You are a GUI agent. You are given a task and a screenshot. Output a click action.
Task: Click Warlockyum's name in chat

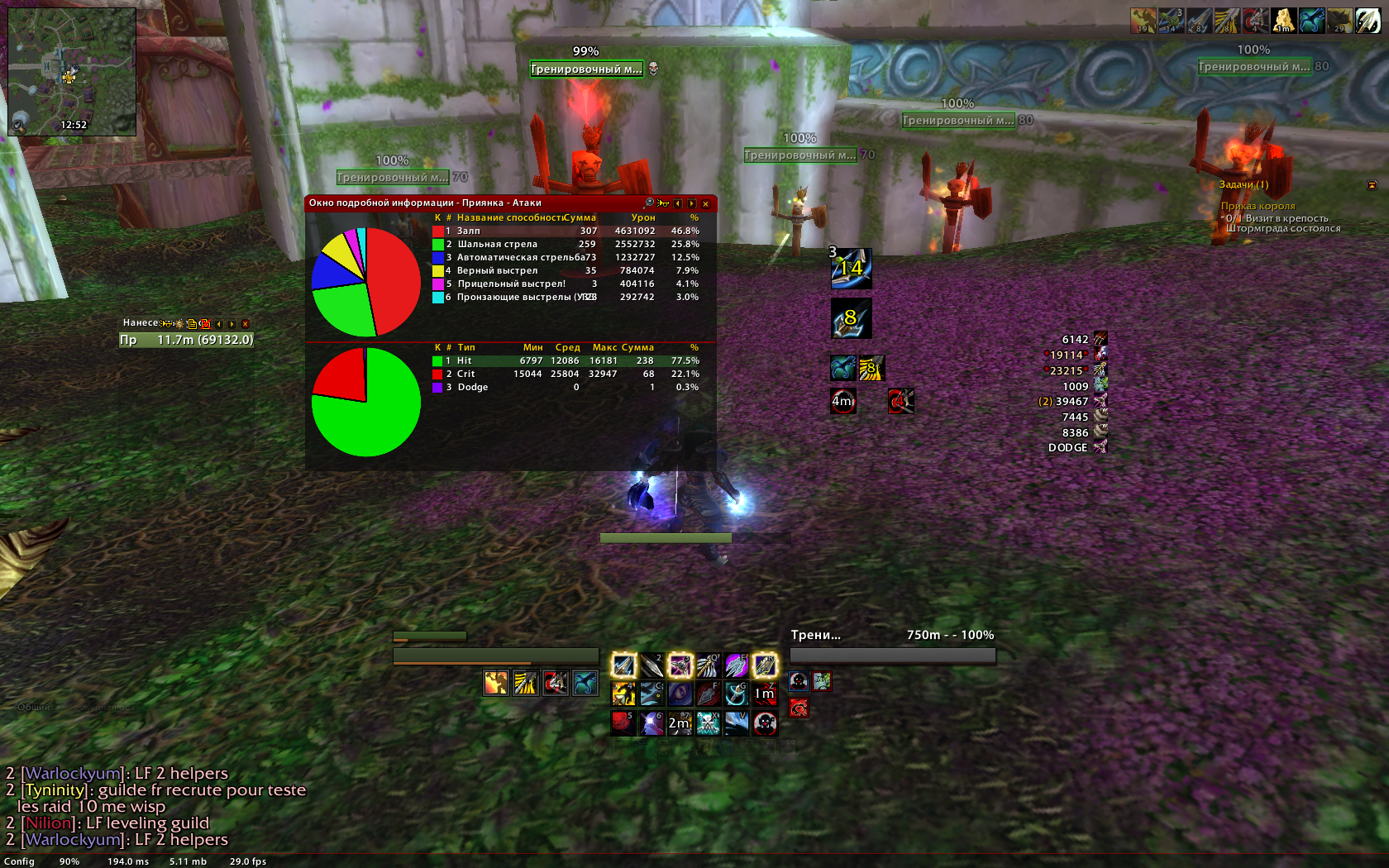pos(74,774)
